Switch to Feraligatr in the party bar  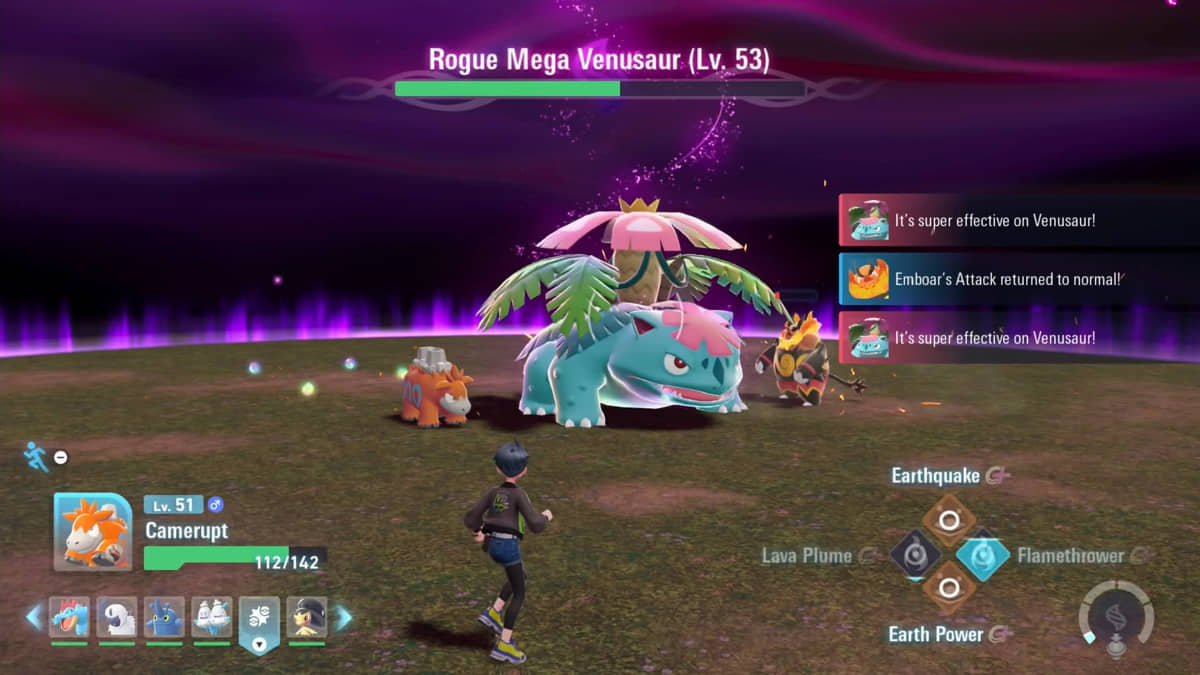click(69, 617)
